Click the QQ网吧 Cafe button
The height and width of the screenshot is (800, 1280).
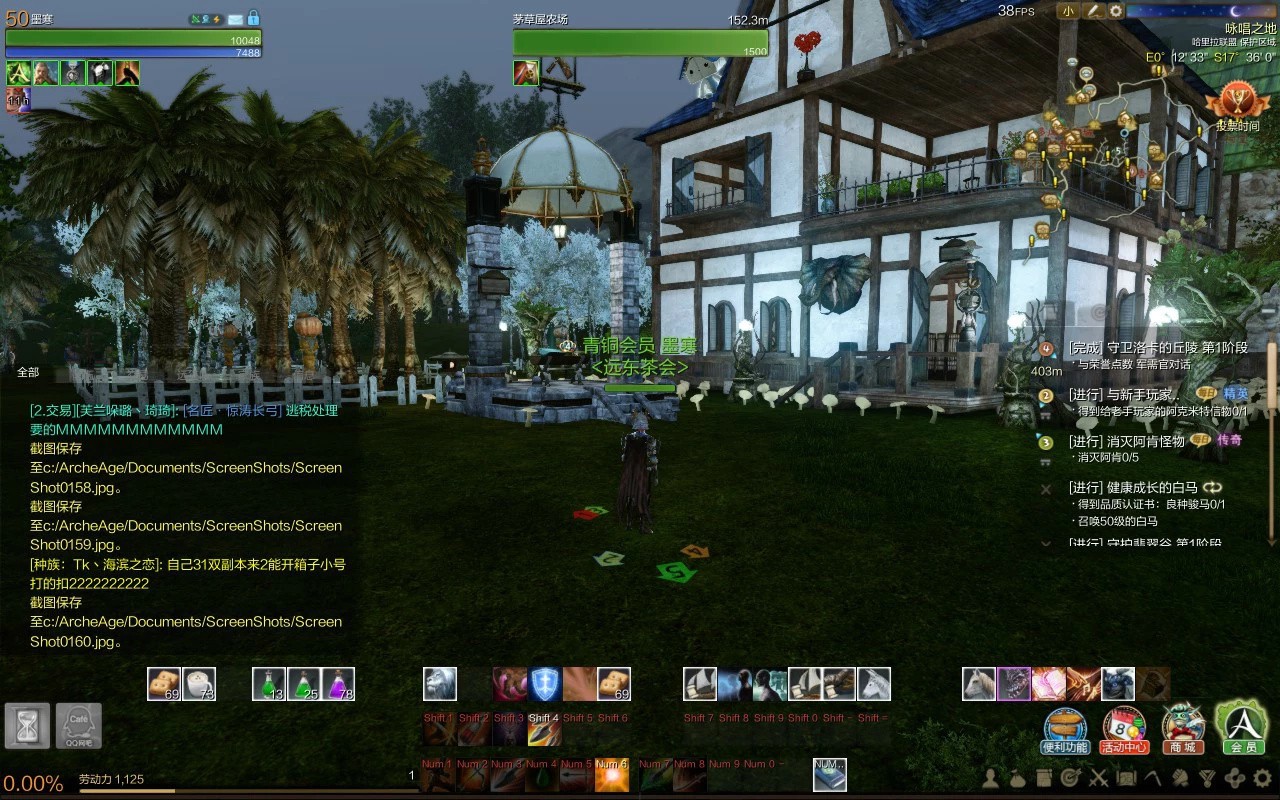[78, 725]
